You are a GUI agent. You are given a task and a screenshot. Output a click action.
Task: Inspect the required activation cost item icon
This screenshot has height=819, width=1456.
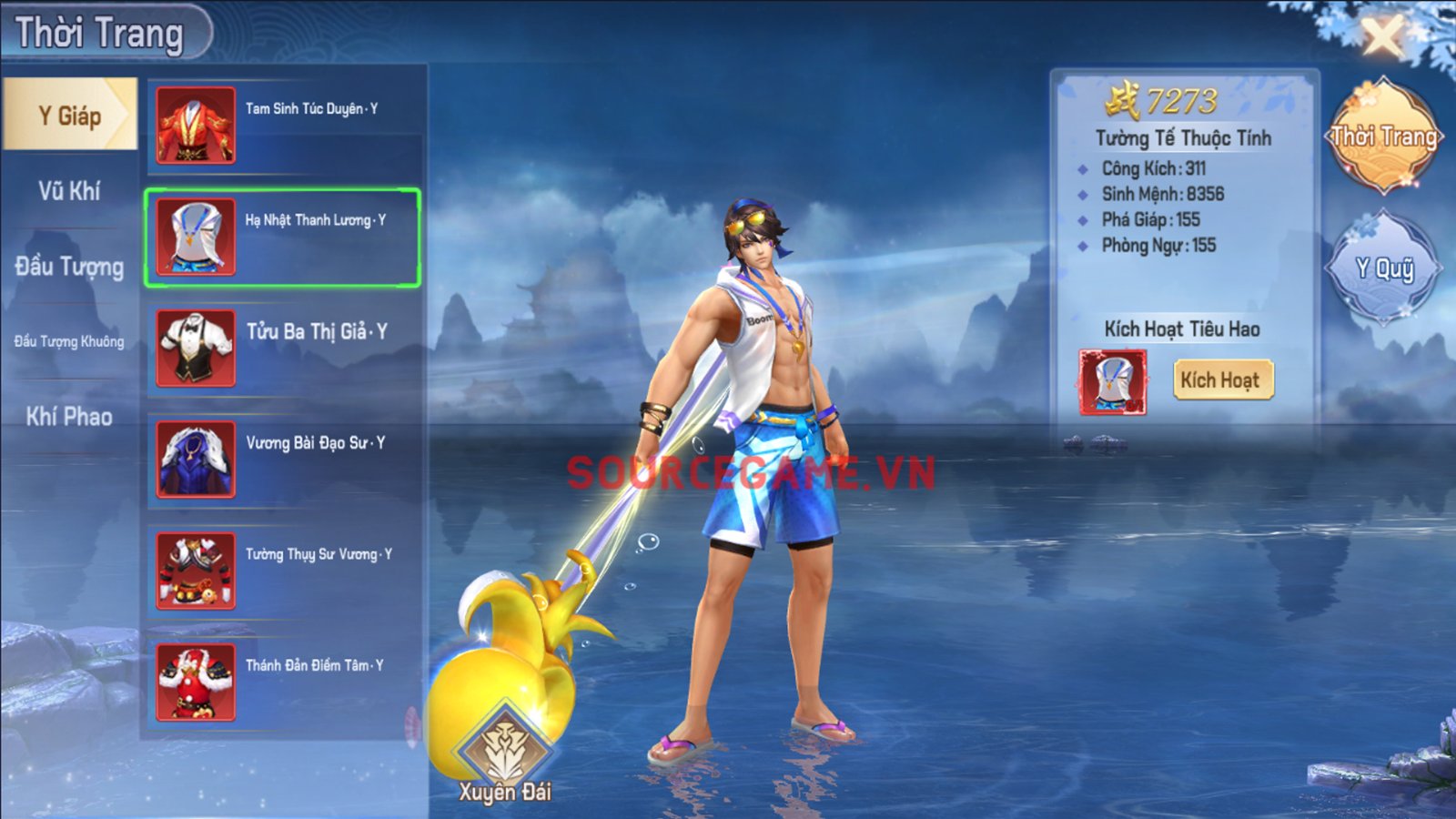tap(1112, 382)
